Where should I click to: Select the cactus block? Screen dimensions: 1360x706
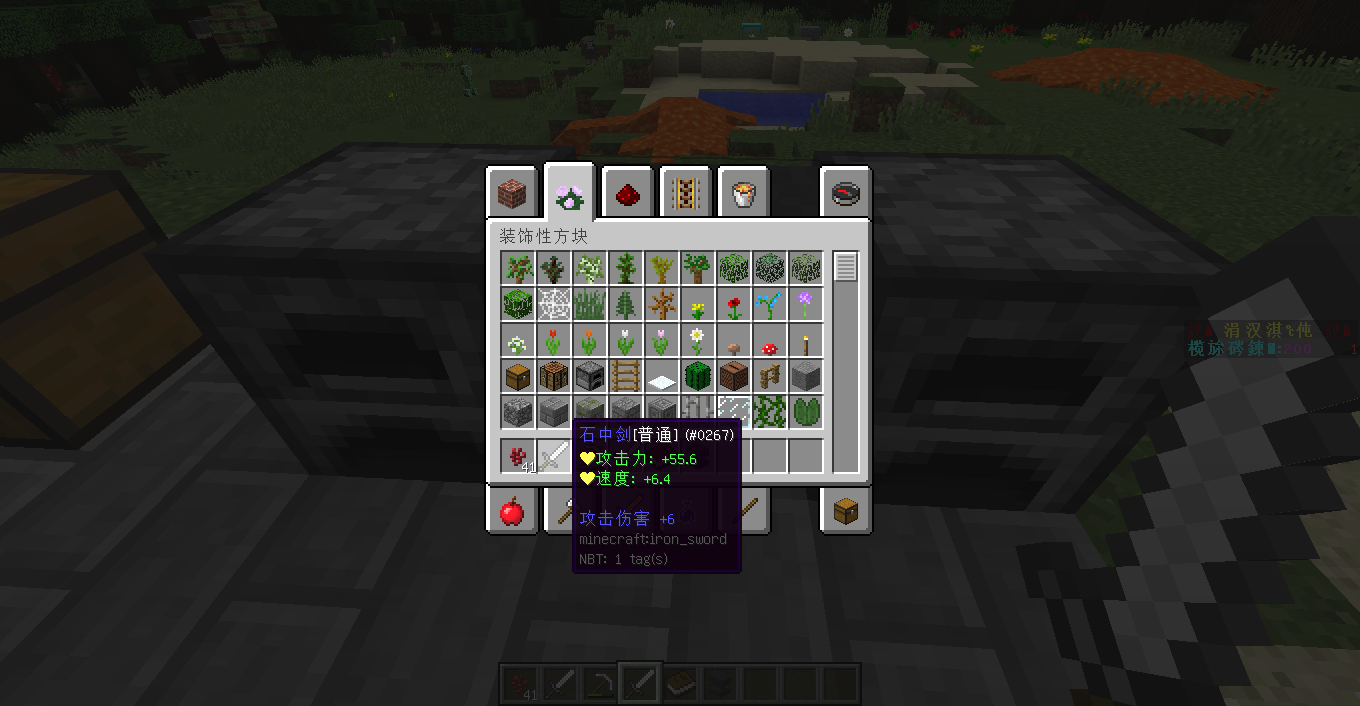[x=698, y=376]
